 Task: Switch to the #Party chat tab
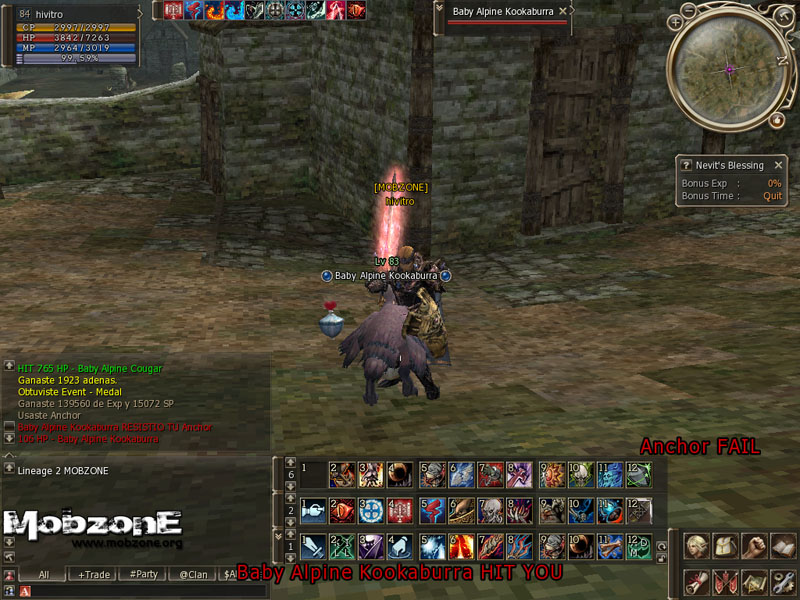144,575
